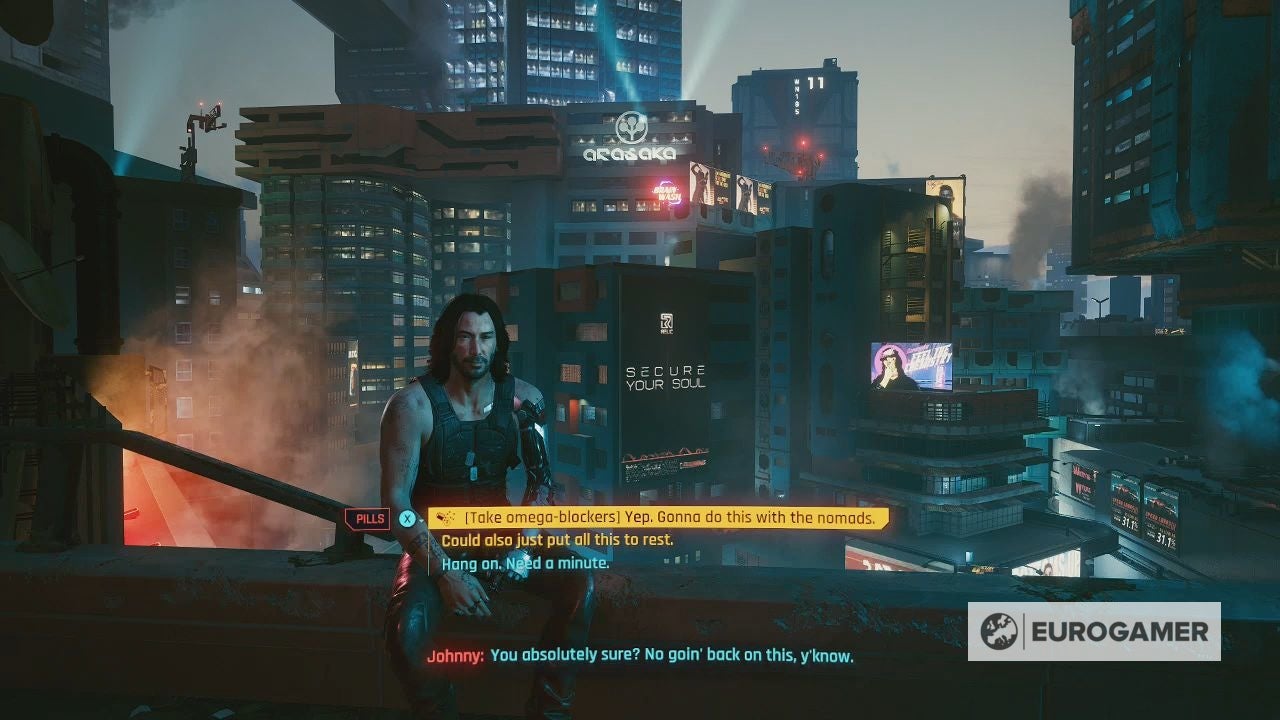Click the Eurogamer watermark text
This screenshot has width=1280, height=720.
coord(1121,632)
